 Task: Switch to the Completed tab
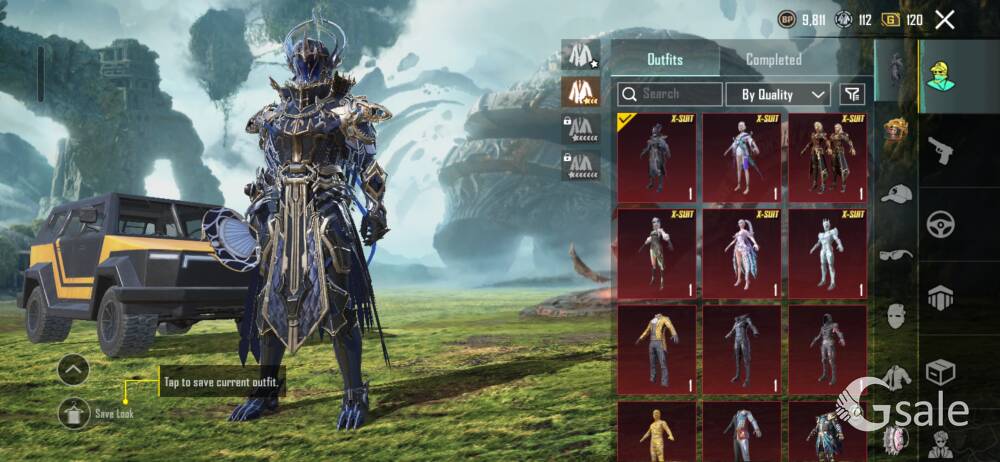tap(773, 60)
